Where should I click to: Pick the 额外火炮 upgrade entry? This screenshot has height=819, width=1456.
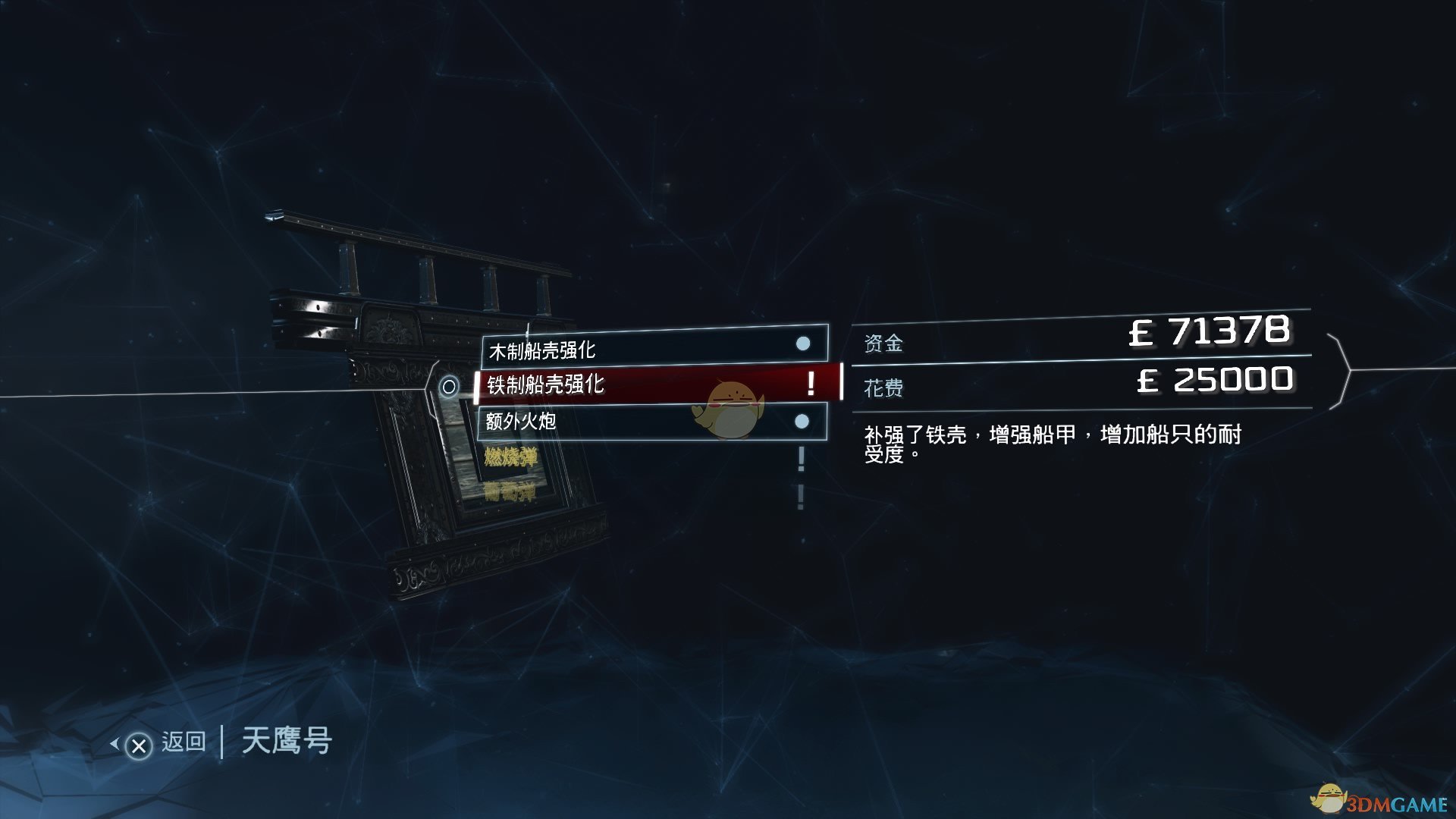click(x=652, y=421)
